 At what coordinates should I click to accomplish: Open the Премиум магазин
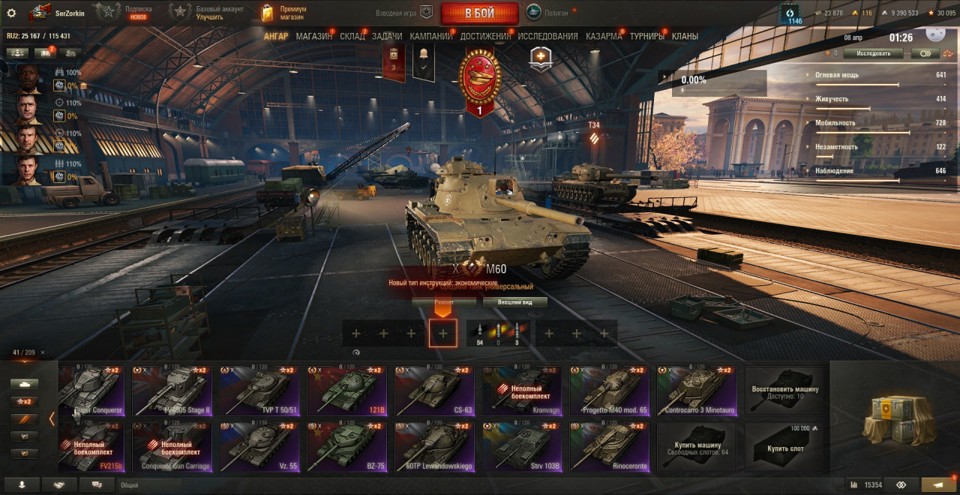pos(283,12)
